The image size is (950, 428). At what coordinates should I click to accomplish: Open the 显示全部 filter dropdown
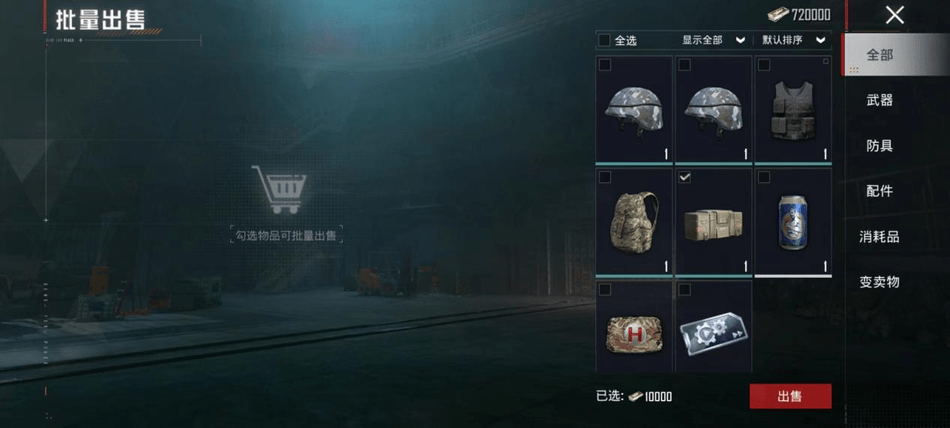click(x=713, y=40)
